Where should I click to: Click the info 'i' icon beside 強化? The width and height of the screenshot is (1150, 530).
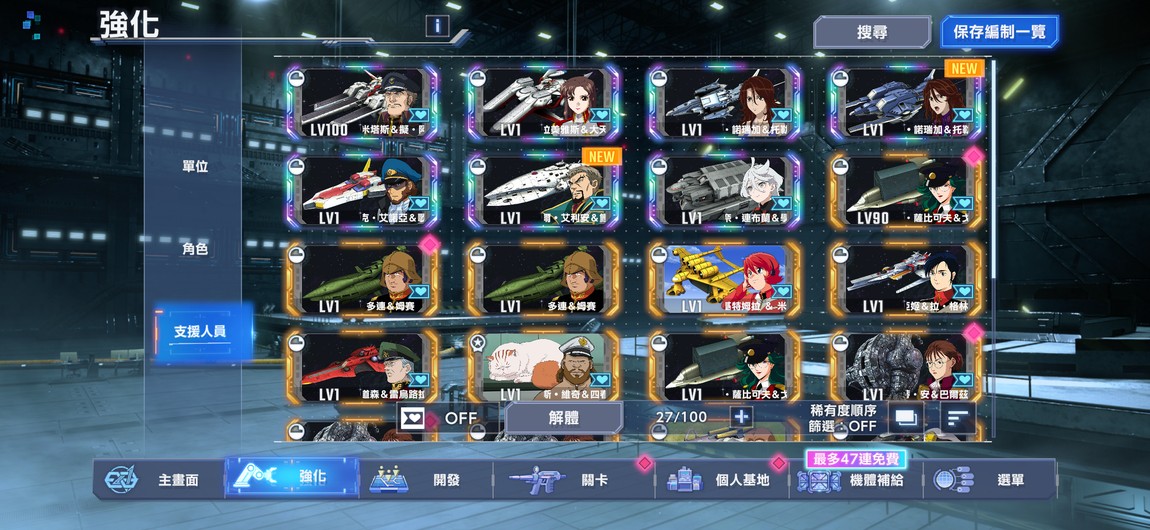436,26
